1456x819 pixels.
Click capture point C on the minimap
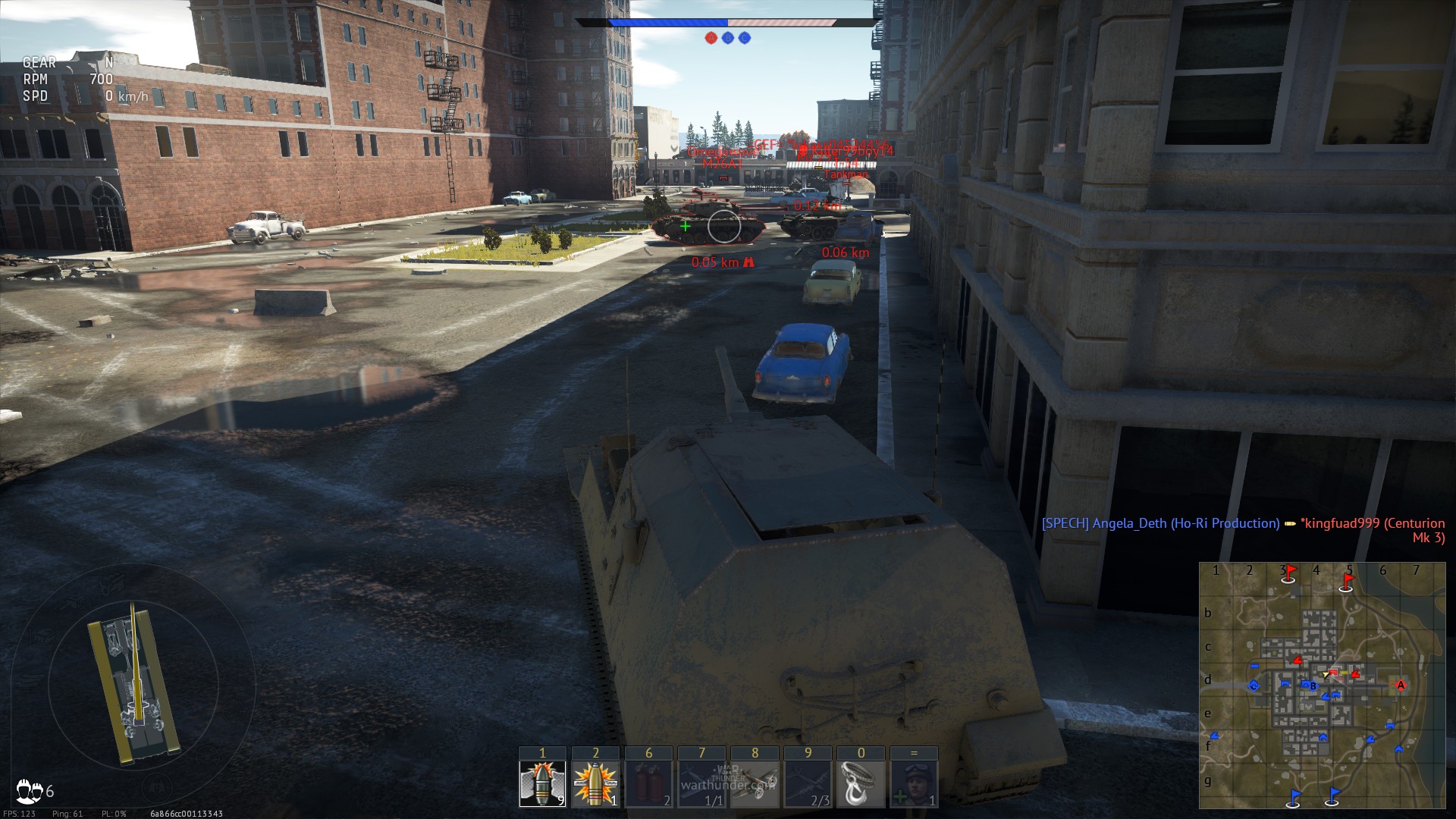point(1254,686)
